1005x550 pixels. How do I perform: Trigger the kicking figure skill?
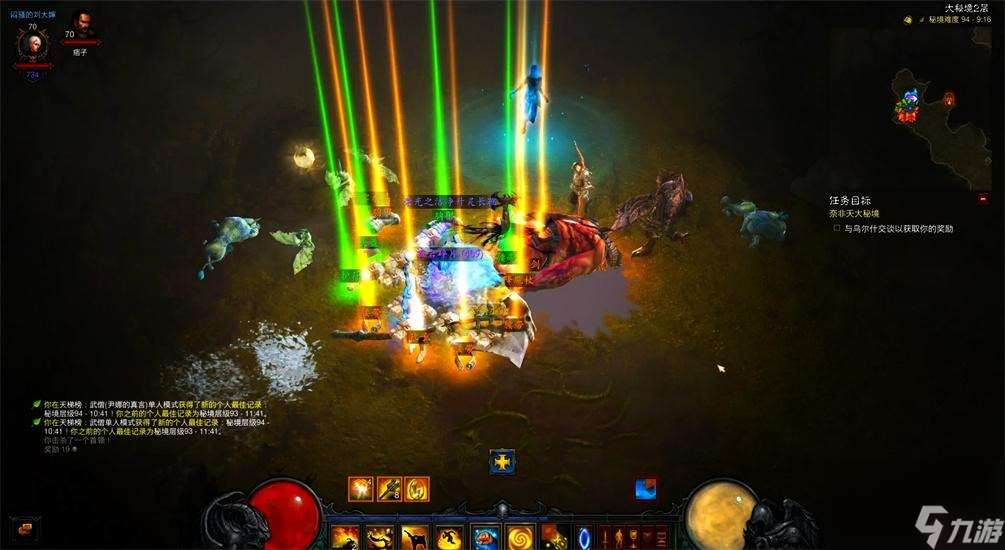pos(416,536)
